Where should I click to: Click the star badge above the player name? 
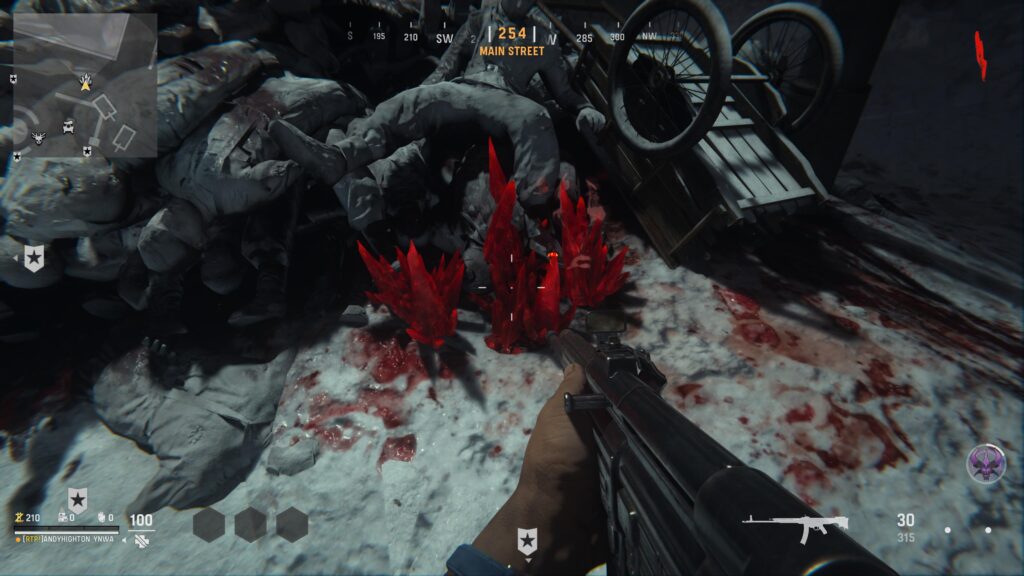click(77, 499)
